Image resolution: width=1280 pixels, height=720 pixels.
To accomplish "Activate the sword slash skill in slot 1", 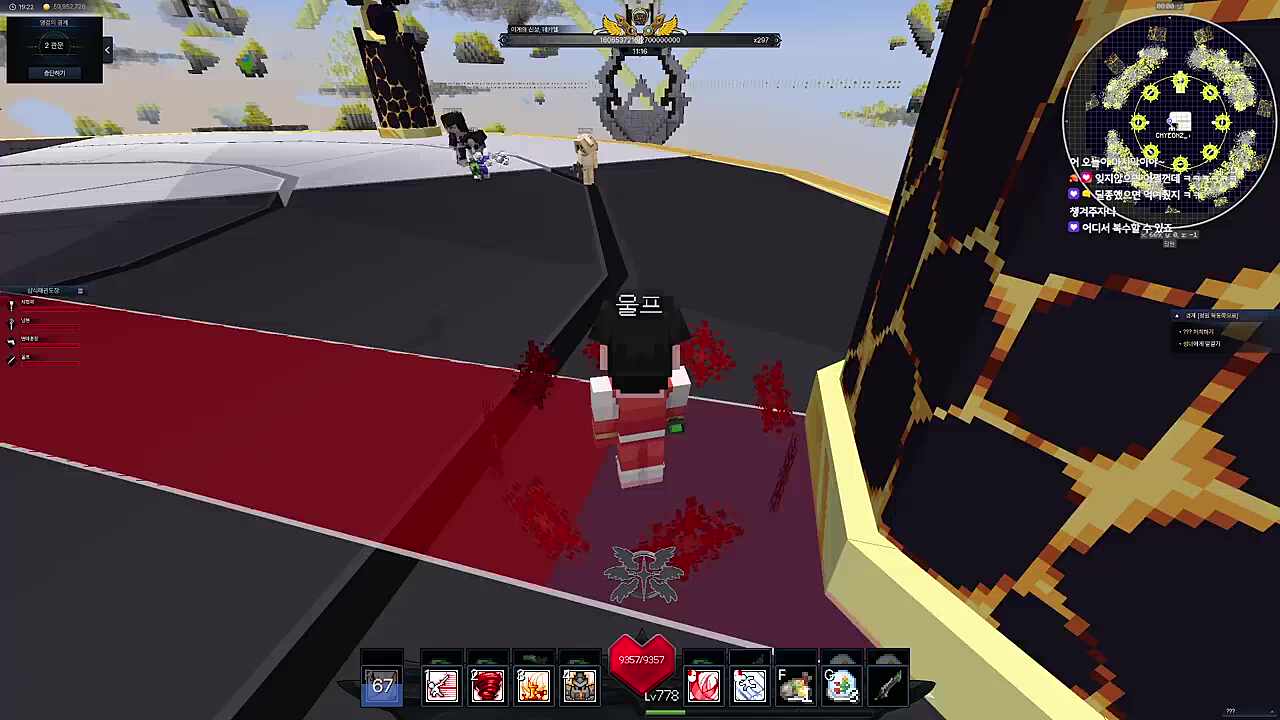I will 441,686.
